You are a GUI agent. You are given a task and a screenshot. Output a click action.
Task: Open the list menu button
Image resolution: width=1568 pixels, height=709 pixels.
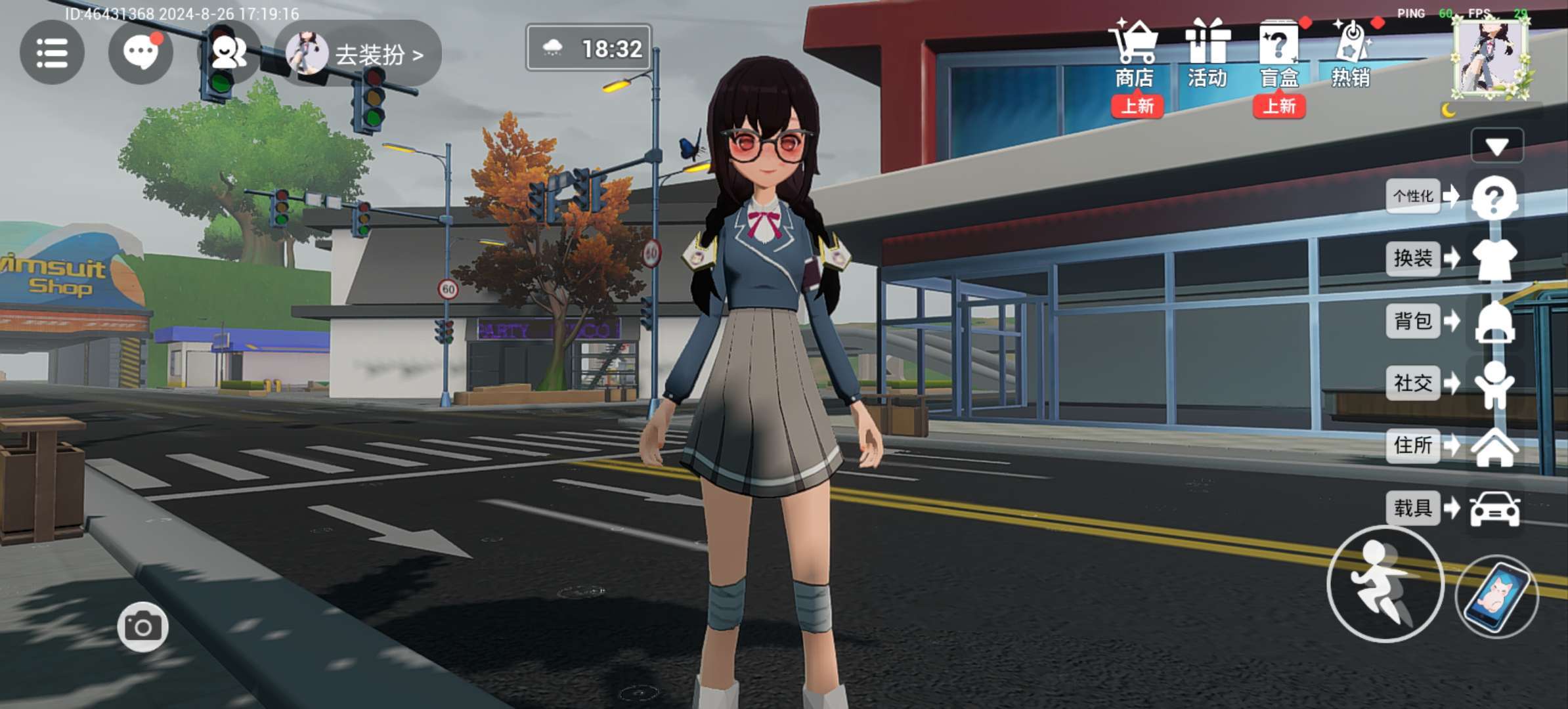click(52, 53)
